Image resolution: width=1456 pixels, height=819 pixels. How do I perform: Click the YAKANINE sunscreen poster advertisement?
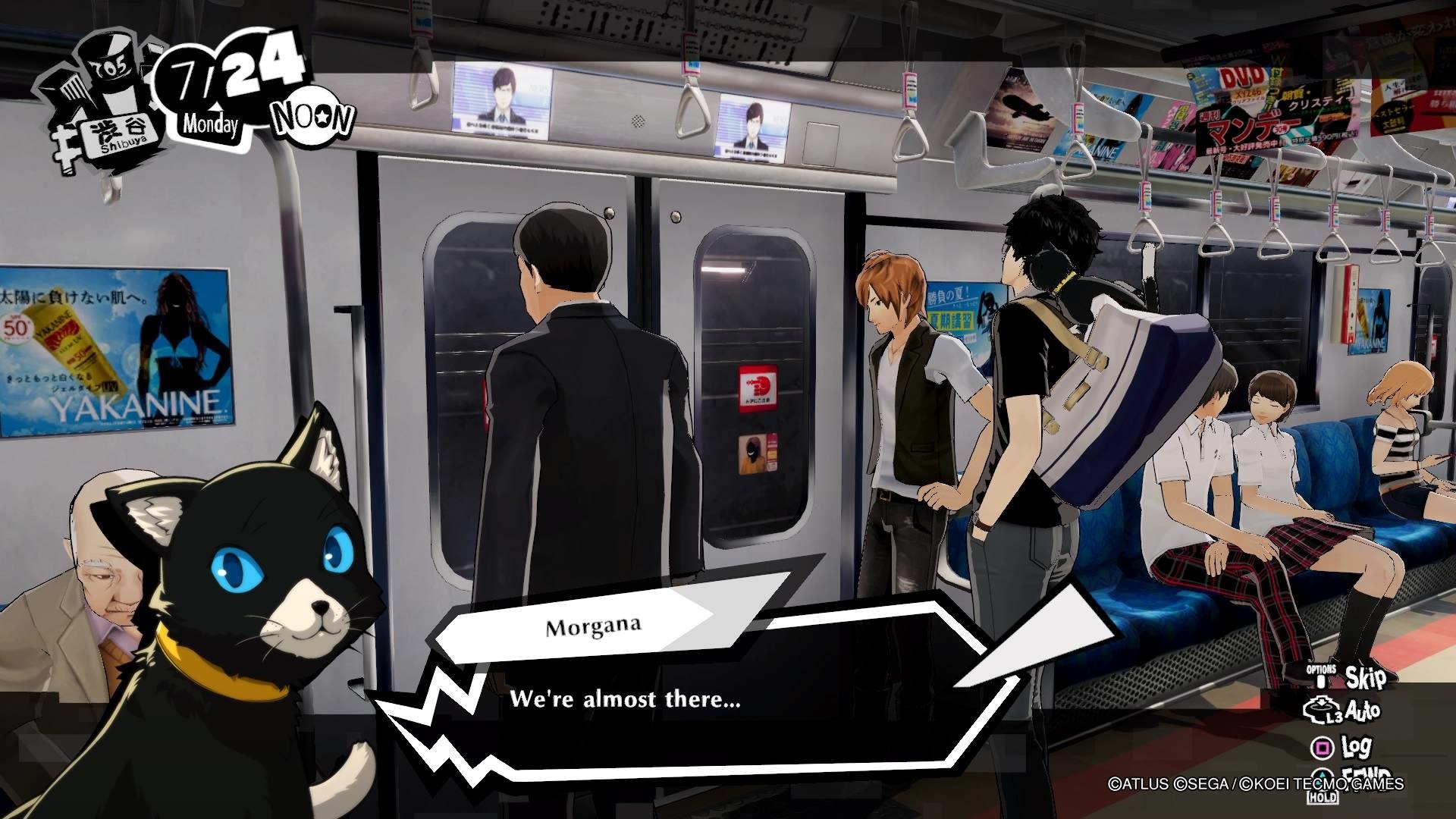coord(114,349)
